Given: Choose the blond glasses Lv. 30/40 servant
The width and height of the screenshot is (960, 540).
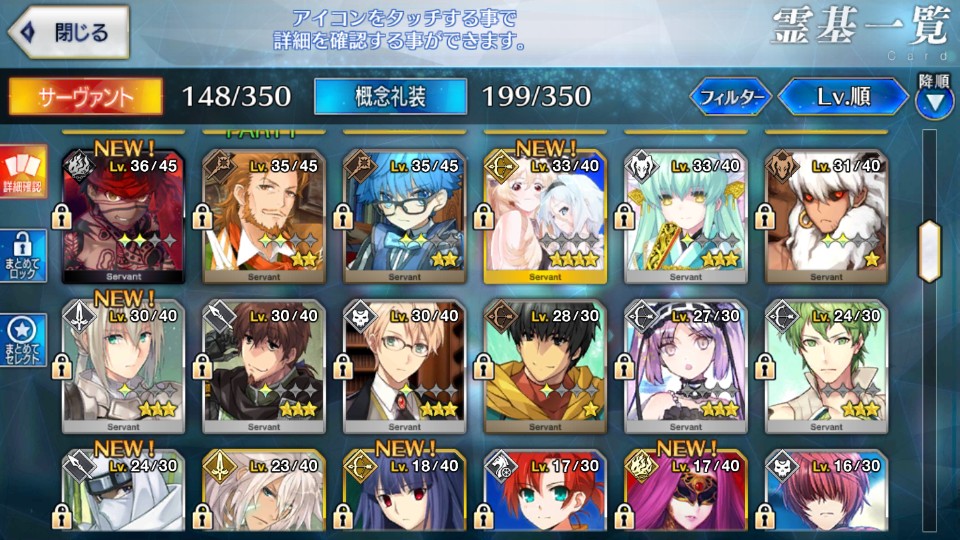Looking at the screenshot, I should [404, 366].
